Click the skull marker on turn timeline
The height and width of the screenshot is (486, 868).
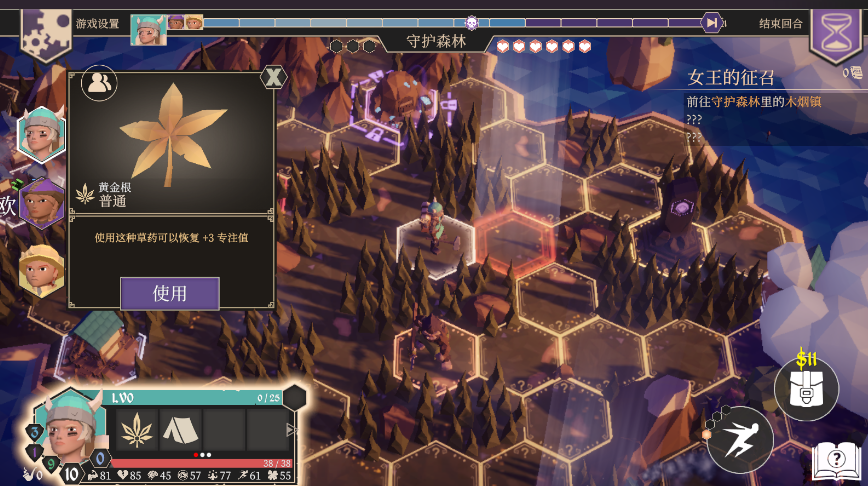[472, 22]
